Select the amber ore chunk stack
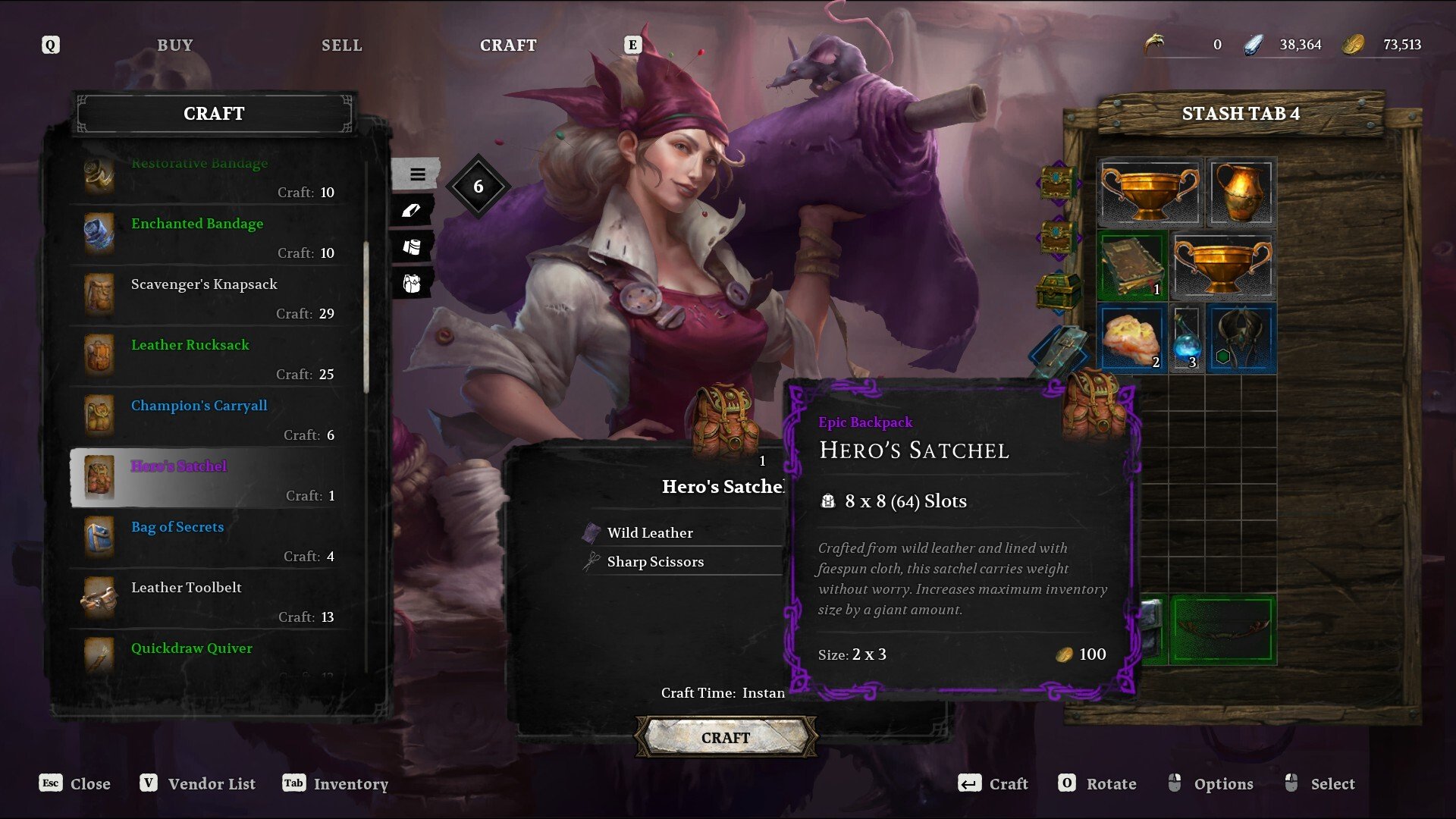Viewport: 1456px width, 819px height. [x=1131, y=338]
